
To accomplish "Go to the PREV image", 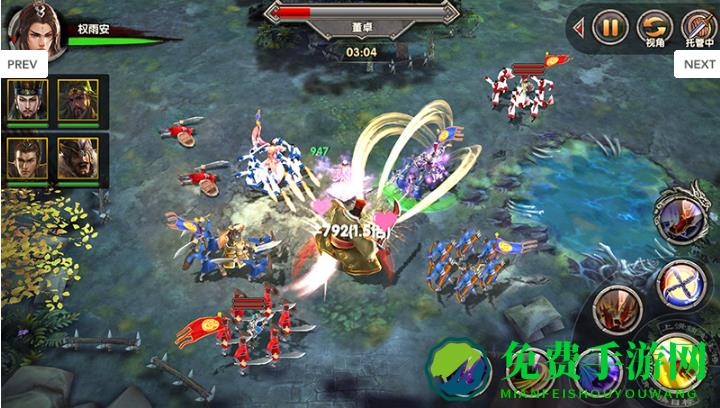I will point(21,63).
